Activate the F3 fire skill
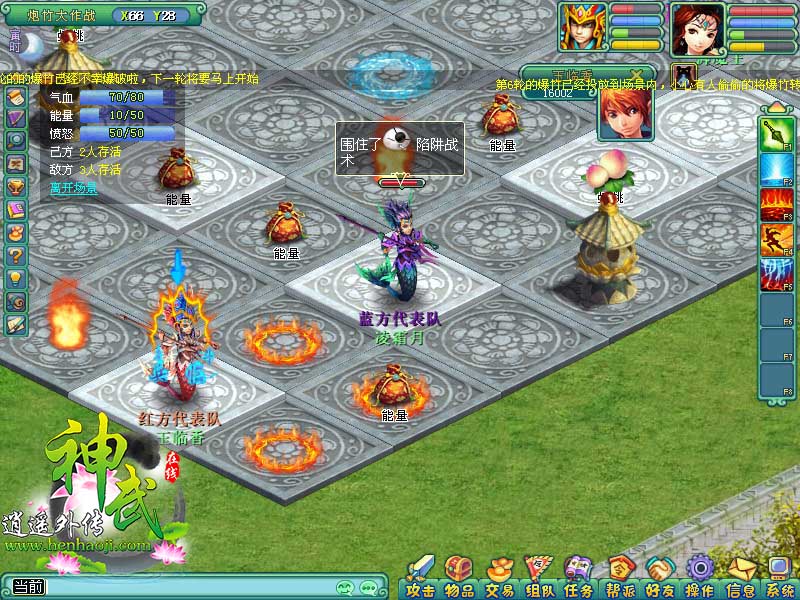 777,204
